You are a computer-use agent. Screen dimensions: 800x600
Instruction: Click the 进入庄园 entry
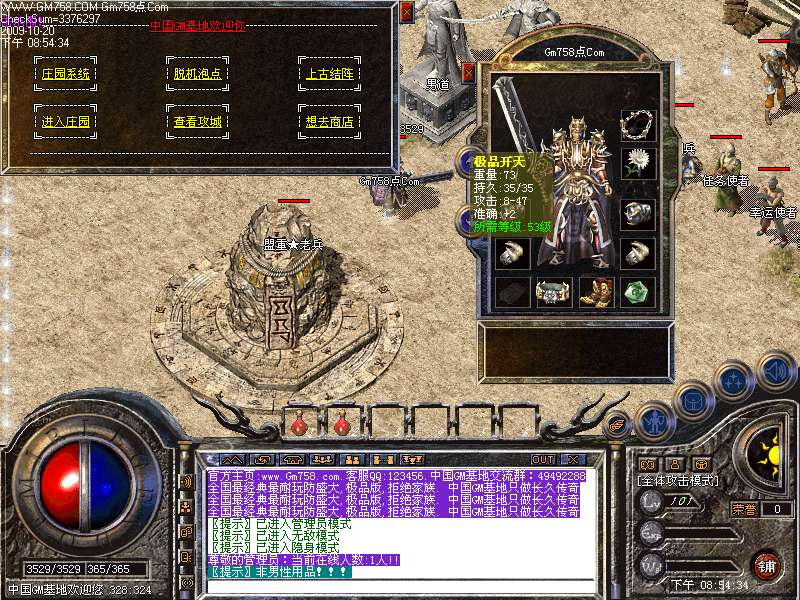[65, 122]
